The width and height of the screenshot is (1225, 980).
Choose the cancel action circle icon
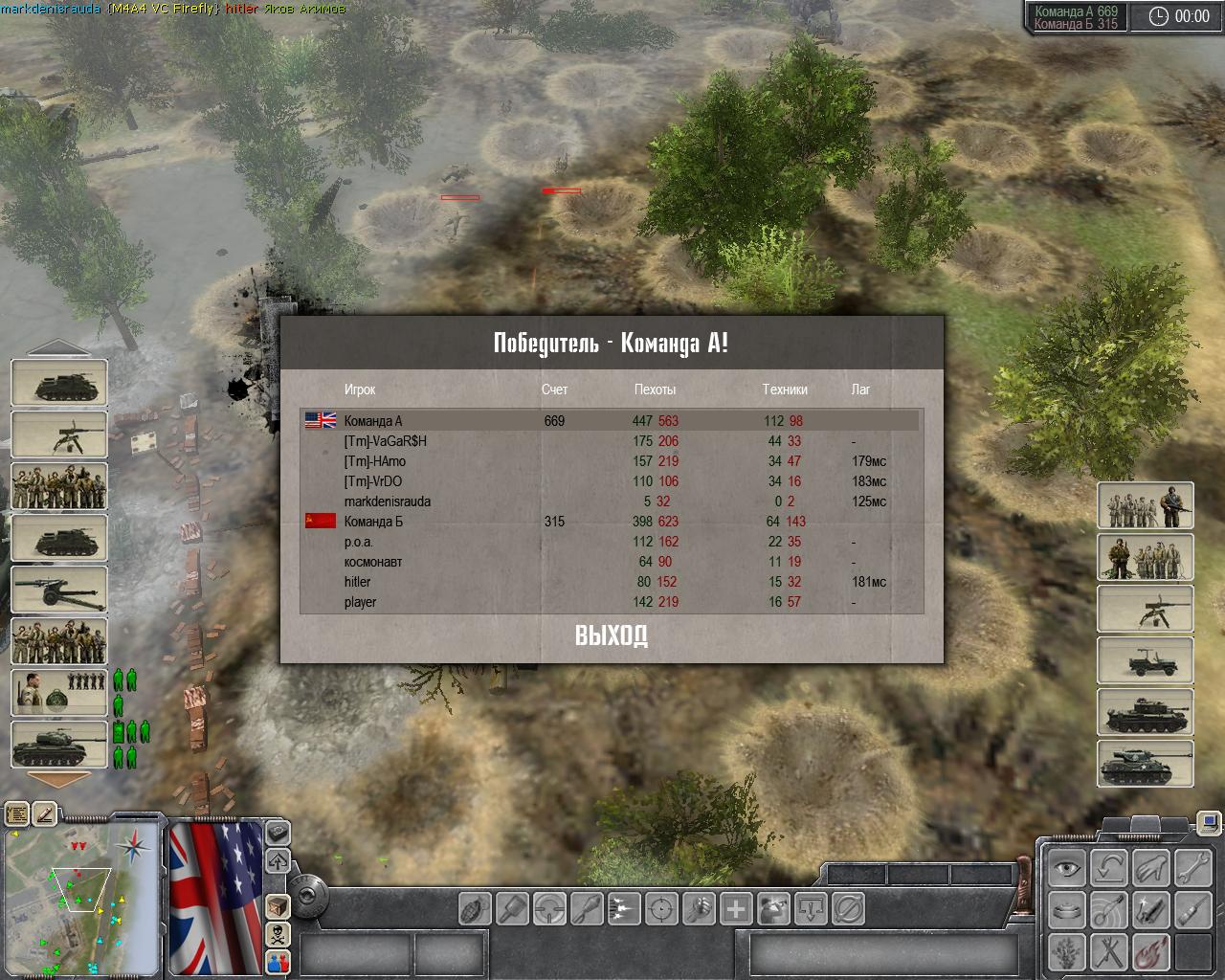click(849, 907)
